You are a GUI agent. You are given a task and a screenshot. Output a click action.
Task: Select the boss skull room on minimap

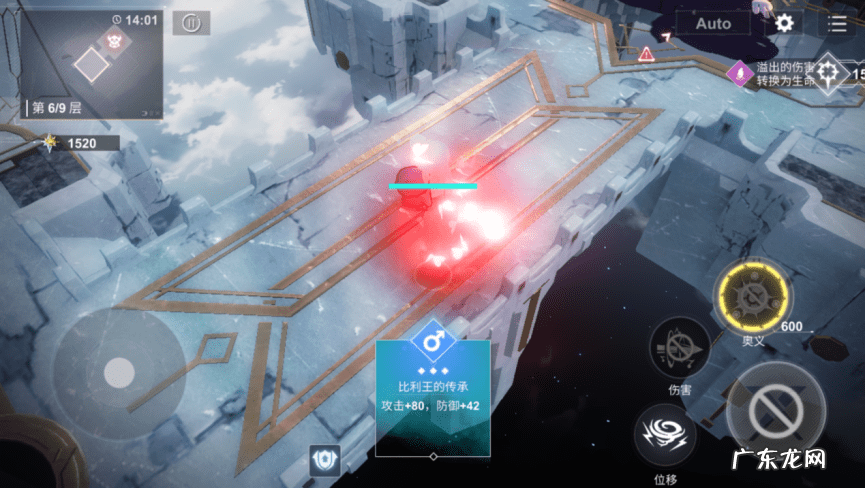coord(112,40)
